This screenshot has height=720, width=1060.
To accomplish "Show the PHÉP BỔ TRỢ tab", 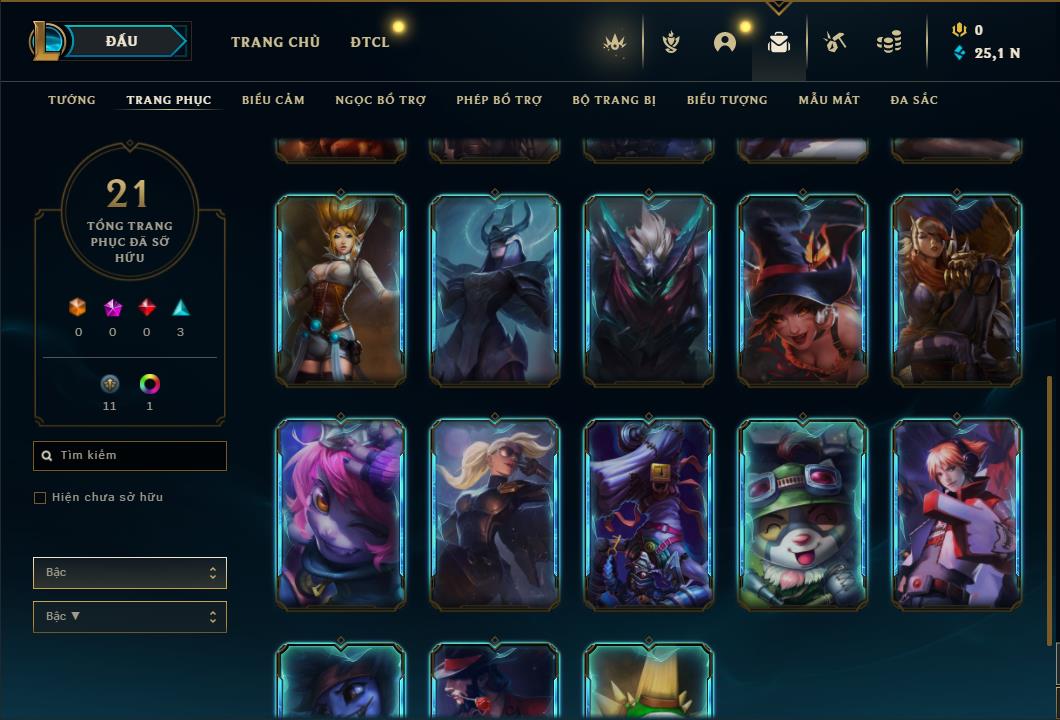I will (499, 100).
